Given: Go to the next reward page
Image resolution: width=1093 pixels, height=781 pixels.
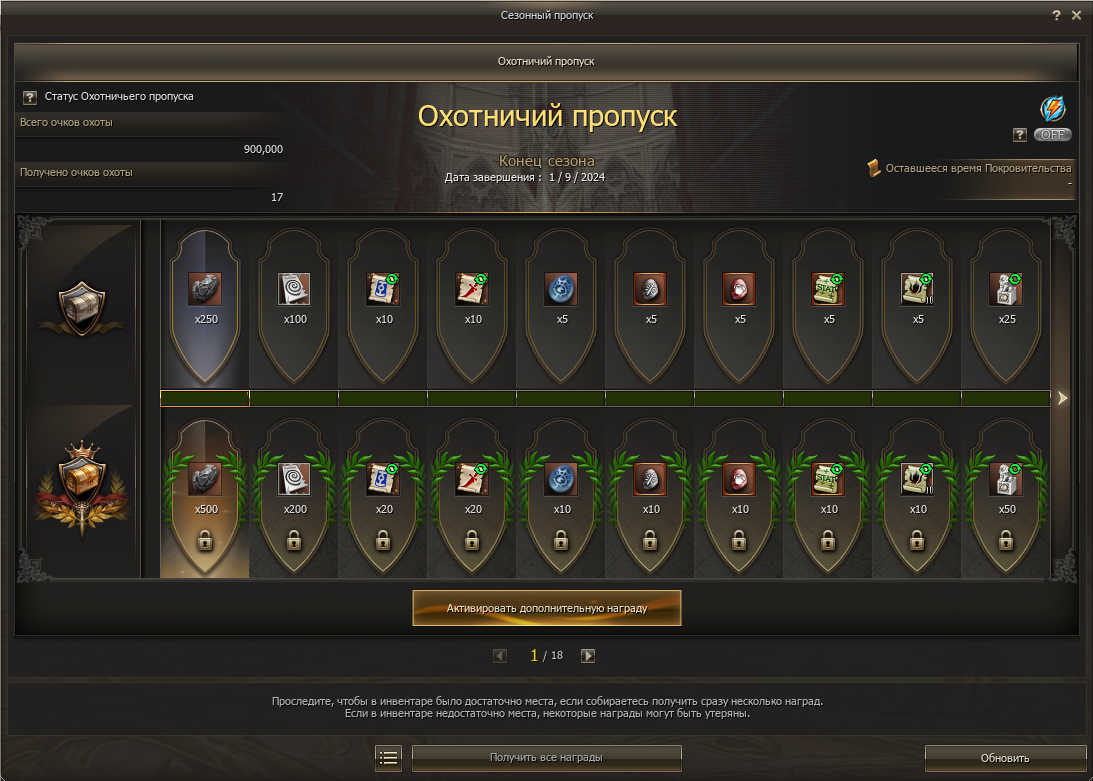Looking at the screenshot, I should pyautogui.click(x=588, y=656).
